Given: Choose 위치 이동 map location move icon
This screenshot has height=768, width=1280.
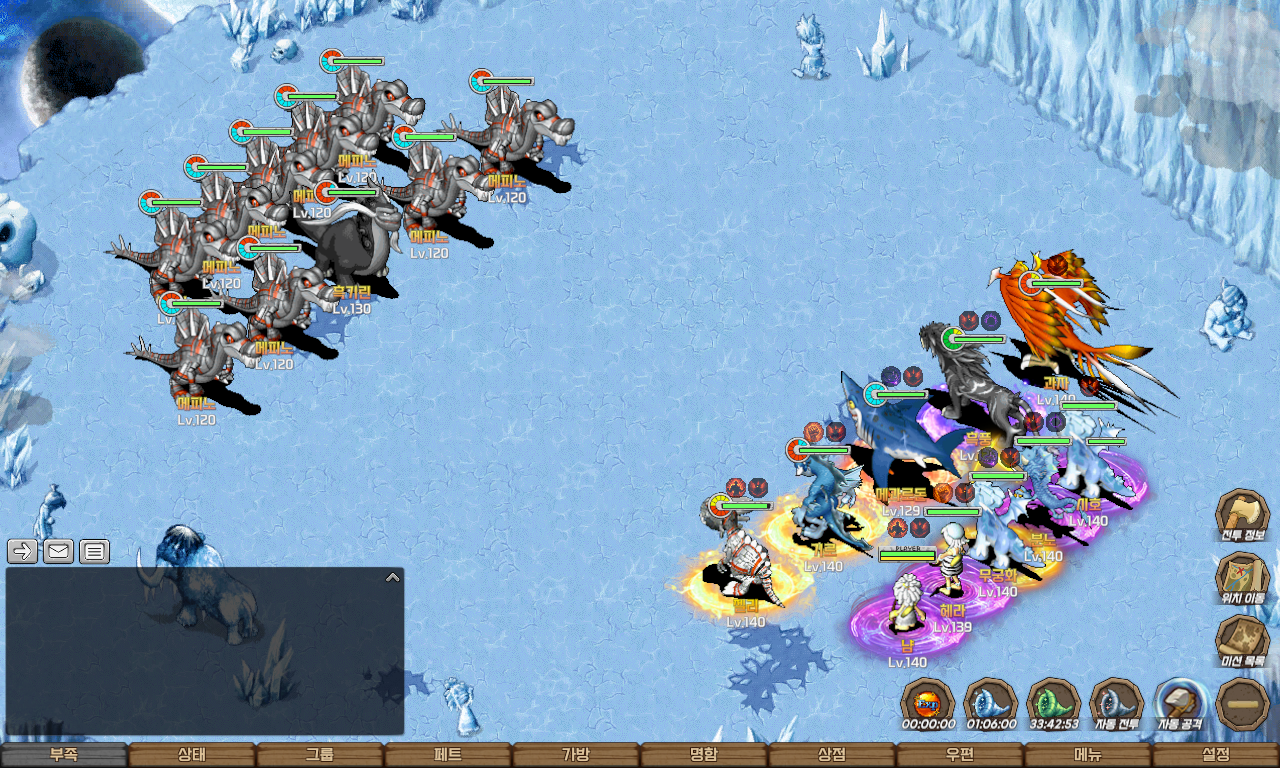Looking at the screenshot, I should pyautogui.click(x=1242, y=578).
